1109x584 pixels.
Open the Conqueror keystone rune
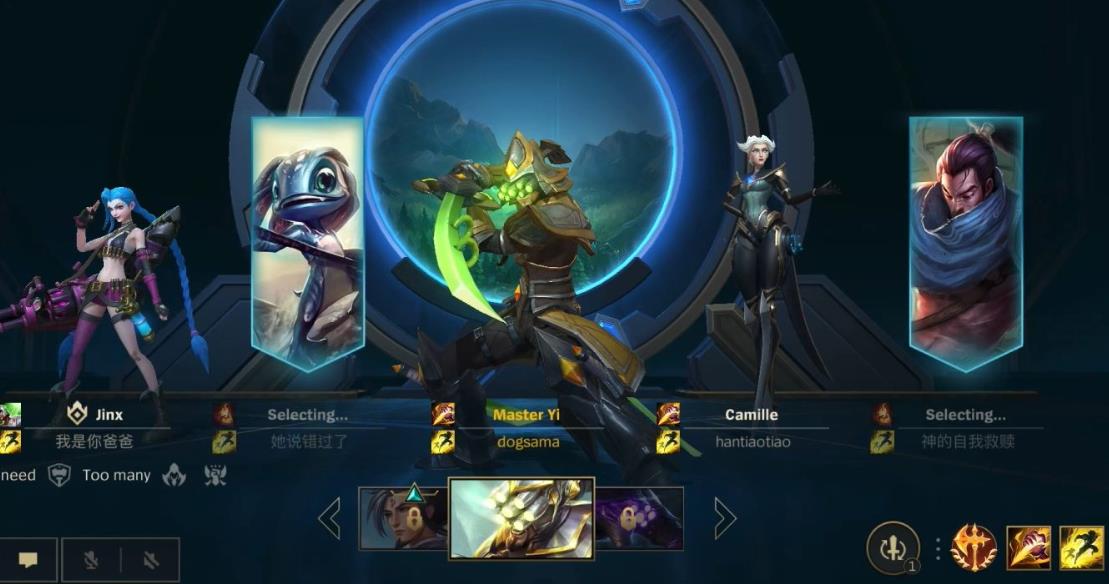pyautogui.click(x=973, y=548)
